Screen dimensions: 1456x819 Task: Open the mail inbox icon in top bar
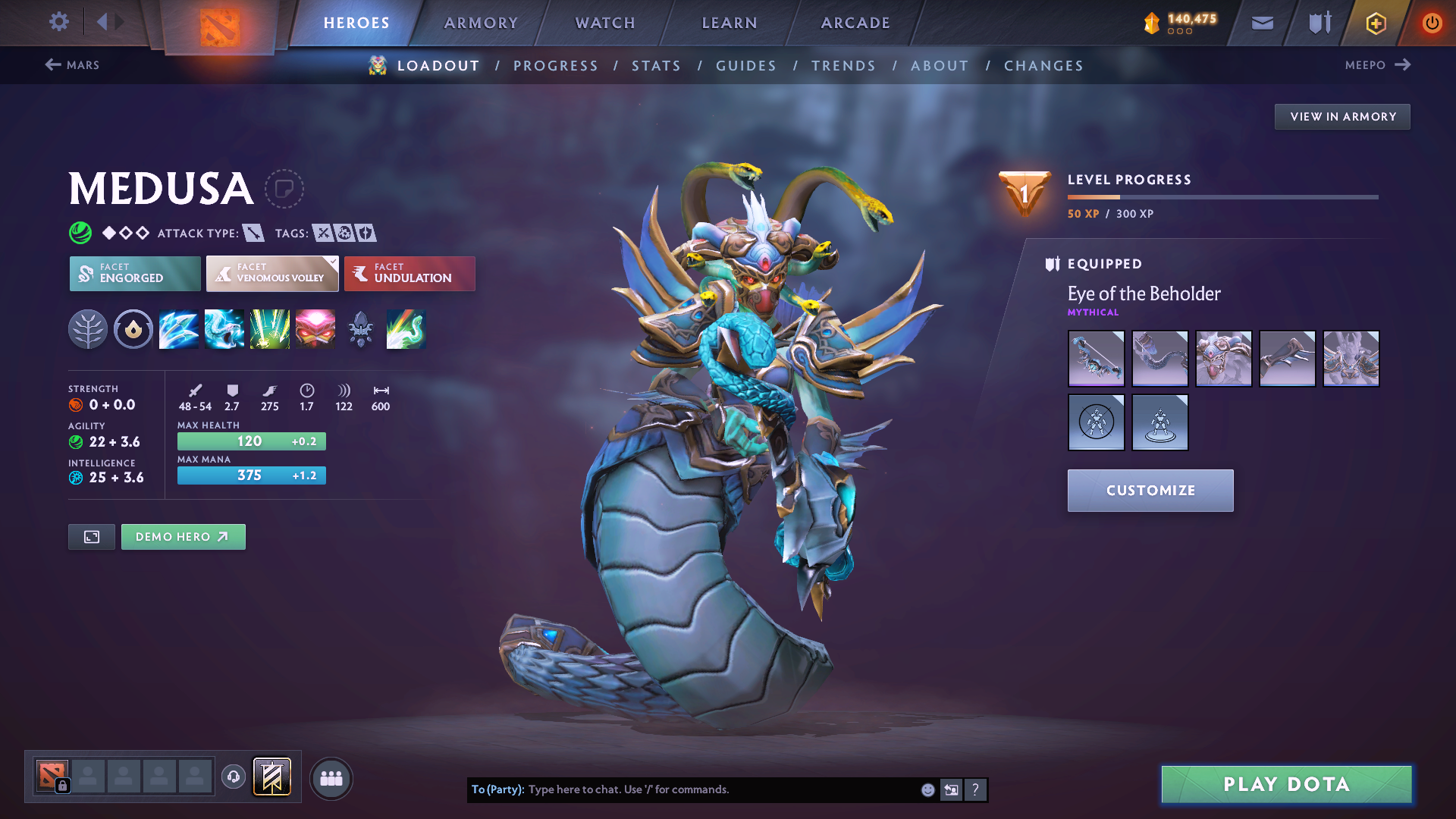click(1262, 23)
